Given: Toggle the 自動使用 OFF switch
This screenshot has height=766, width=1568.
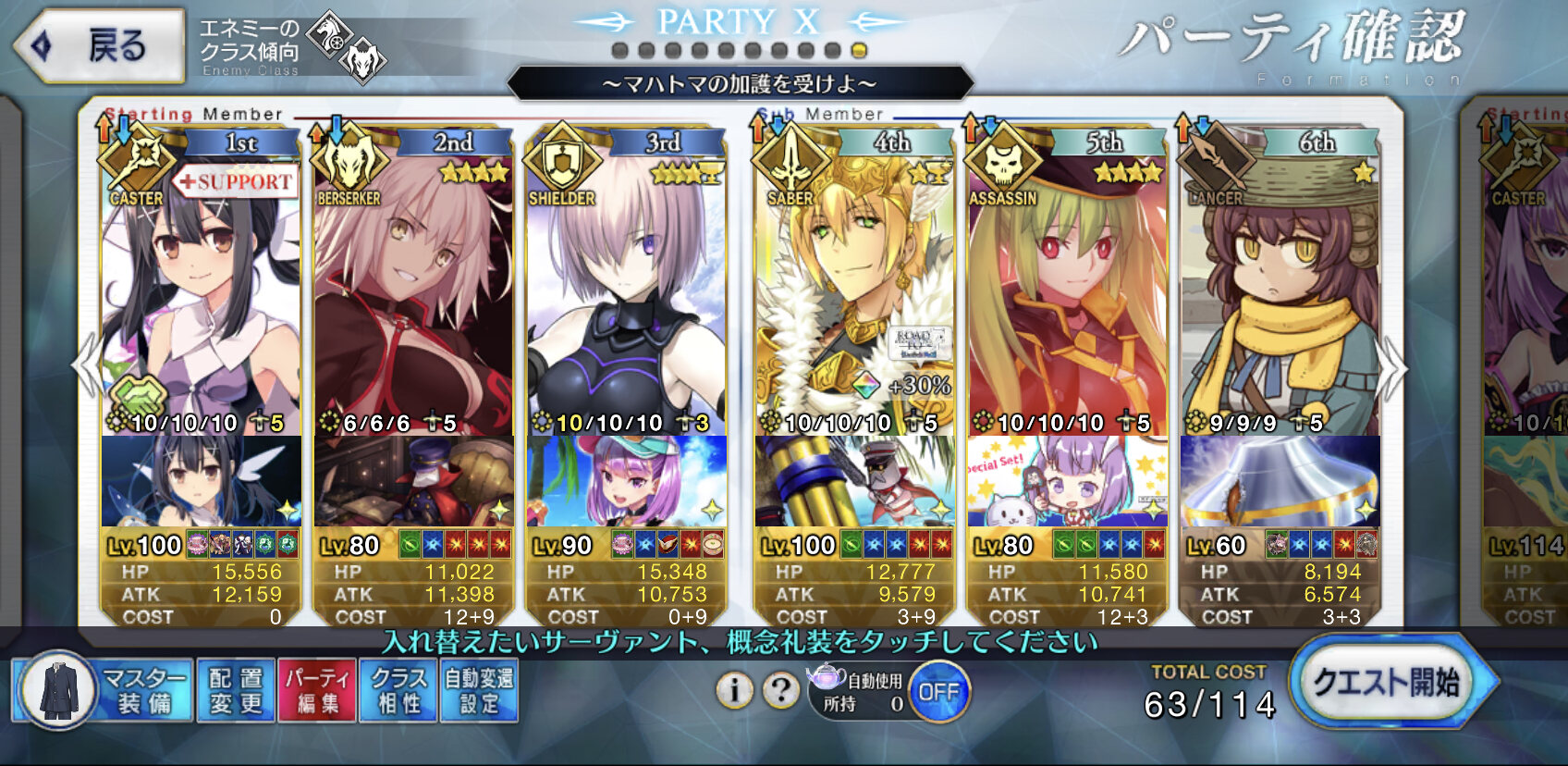Looking at the screenshot, I should pyautogui.click(x=938, y=691).
